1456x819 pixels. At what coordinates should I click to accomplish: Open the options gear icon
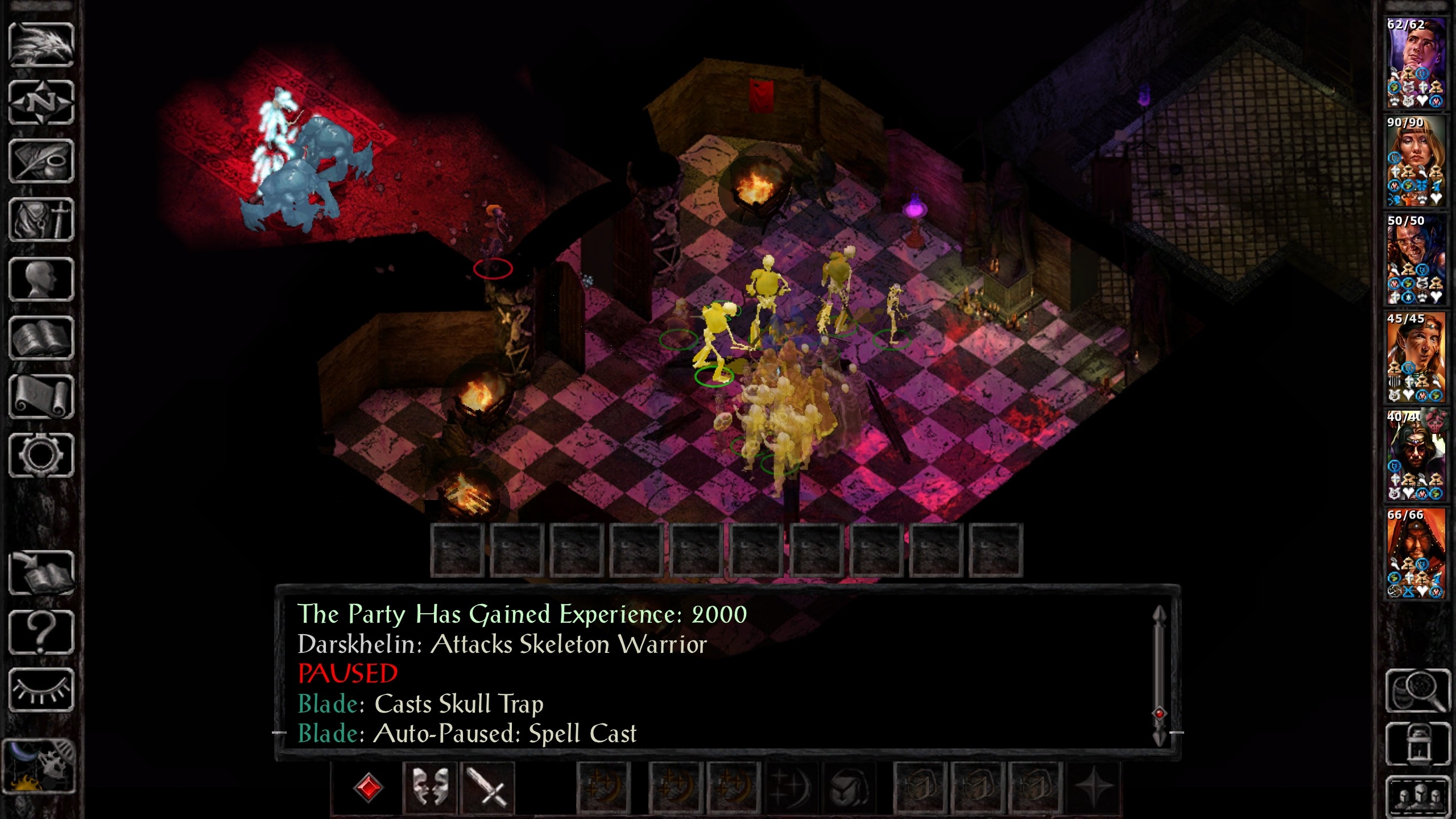[x=41, y=455]
